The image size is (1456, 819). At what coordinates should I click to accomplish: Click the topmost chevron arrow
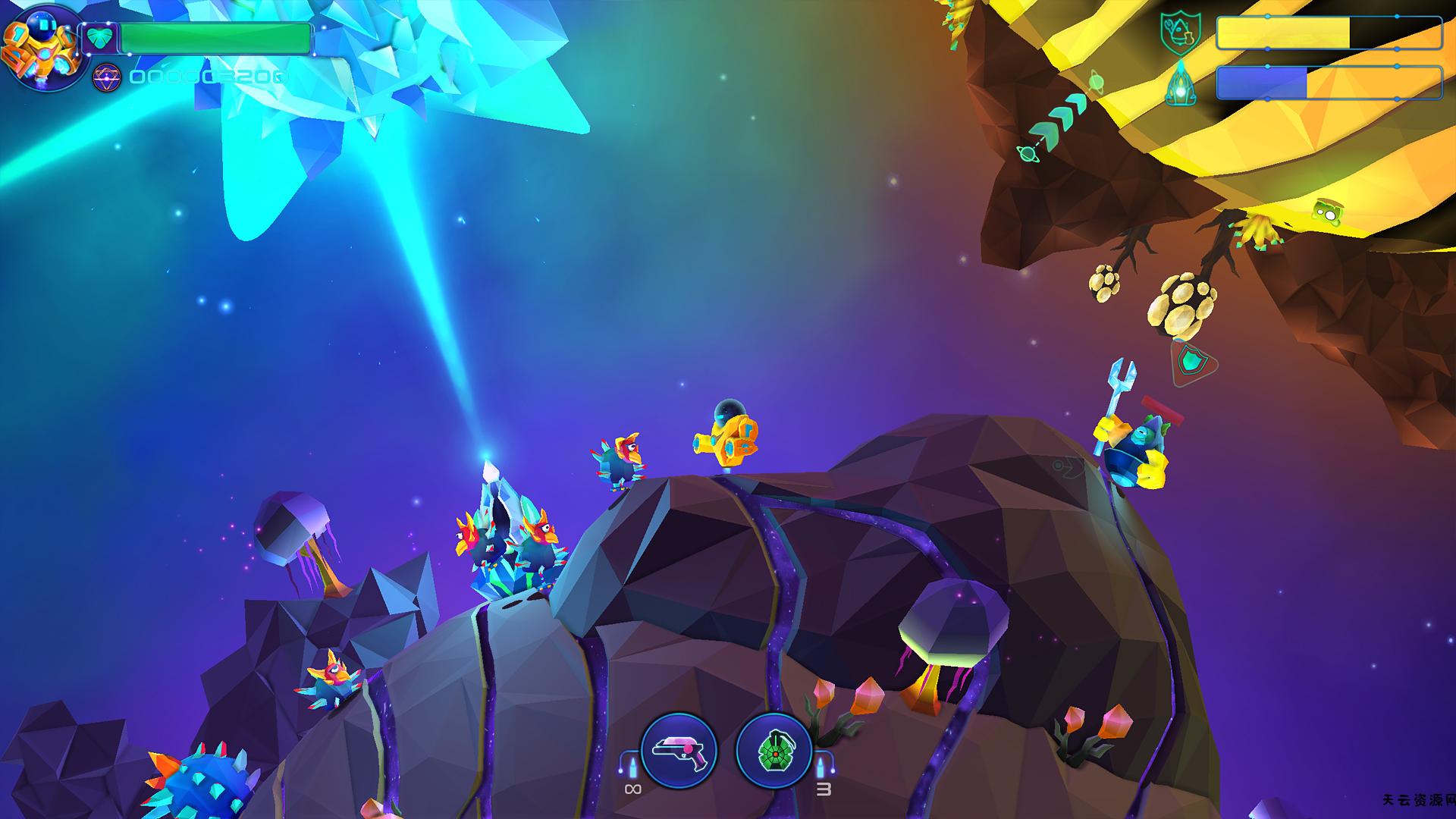tap(1077, 104)
